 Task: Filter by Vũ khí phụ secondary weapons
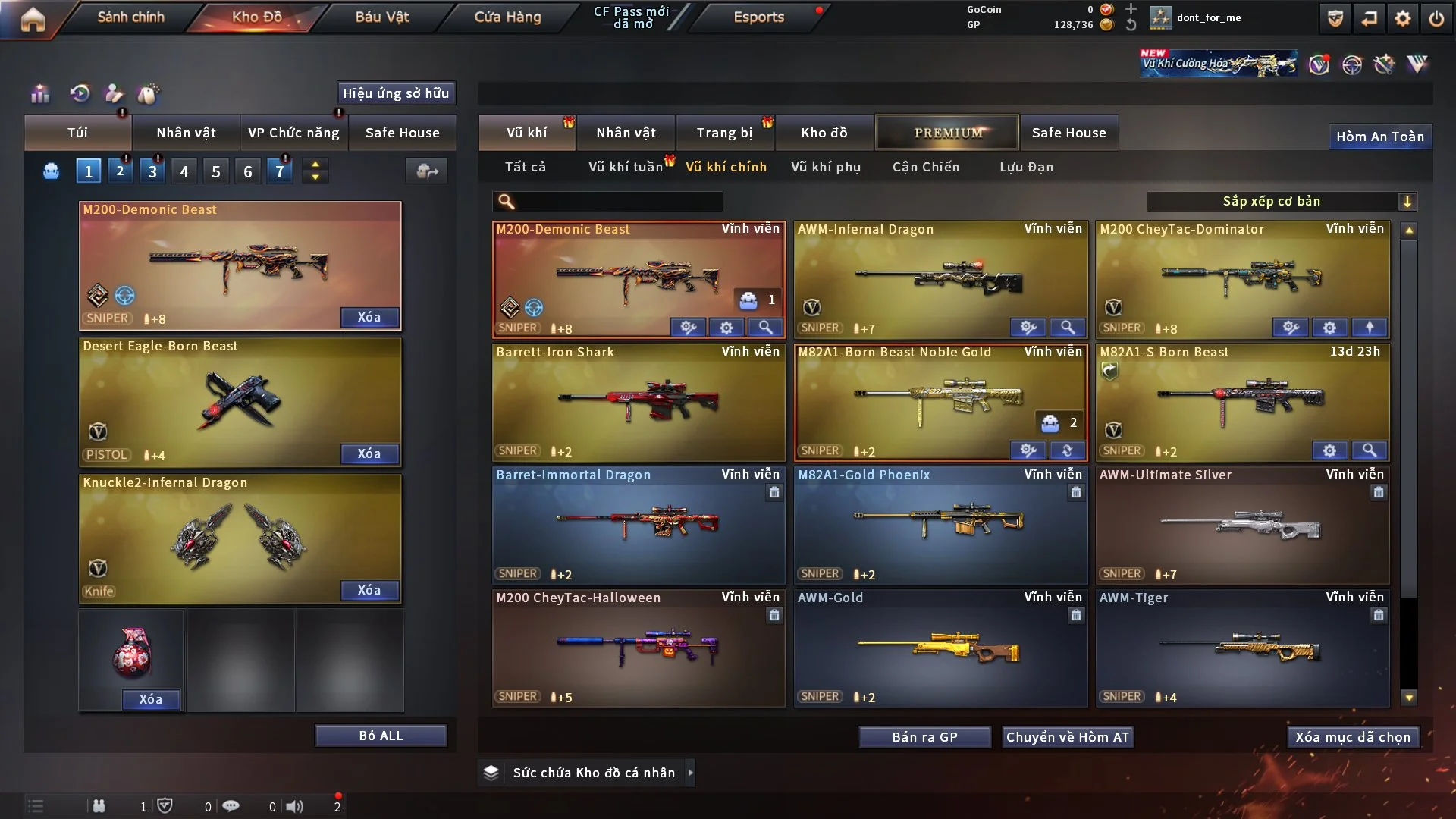826,167
